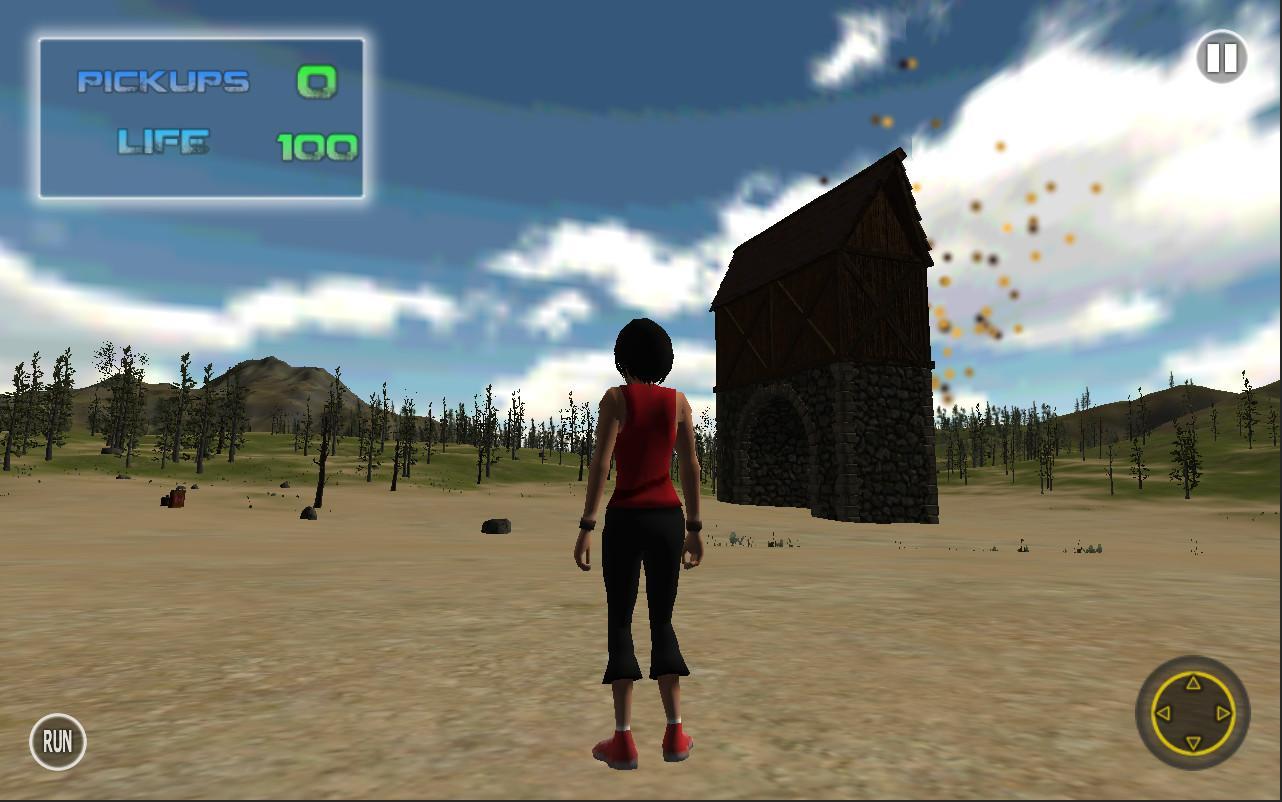Image resolution: width=1282 pixels, height=802 pixels.
Task: Tap the pickups count showing 0
Action: click(317, 82)
